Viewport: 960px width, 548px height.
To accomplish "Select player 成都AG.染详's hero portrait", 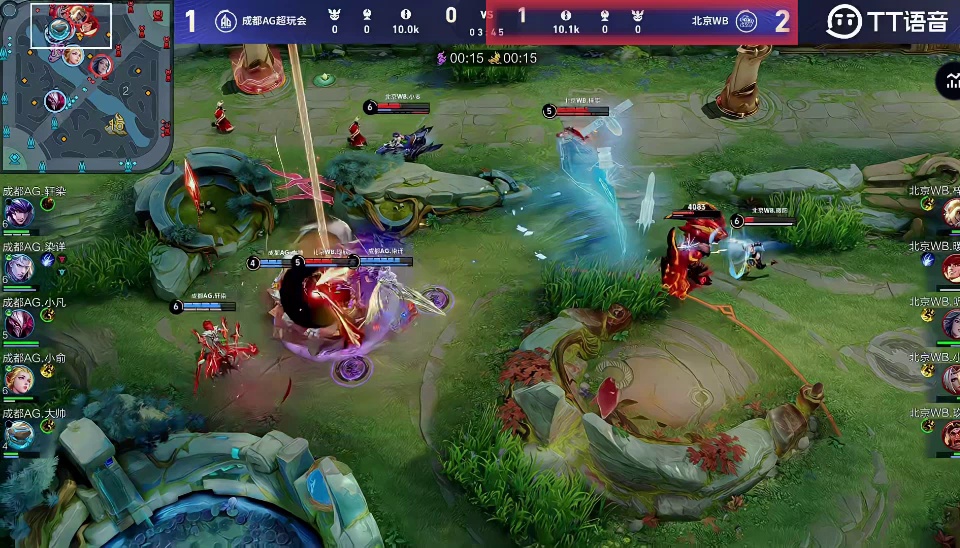I will point(17,268).
